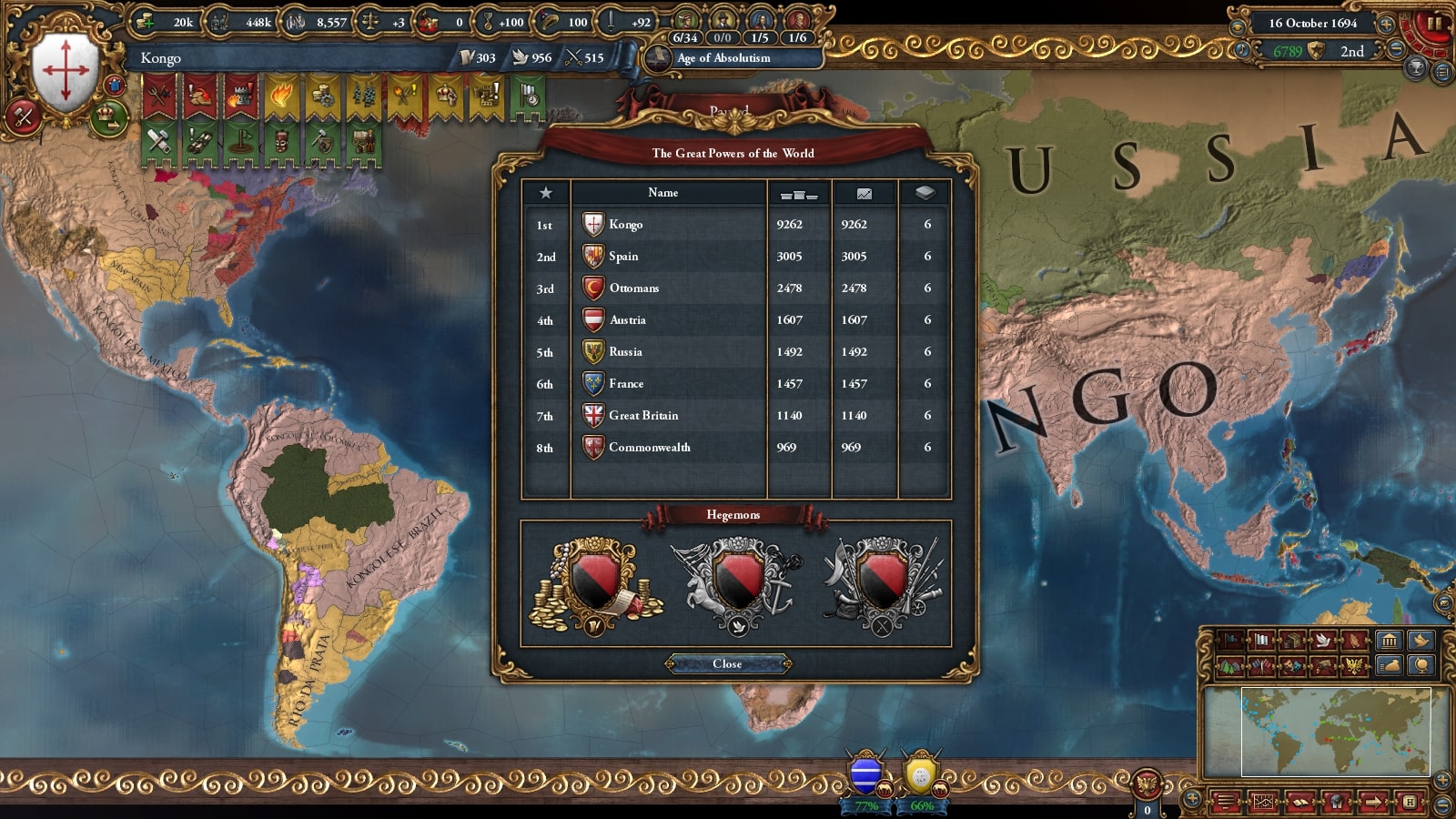Toggle the red pause button

[x=1435, y=24]
